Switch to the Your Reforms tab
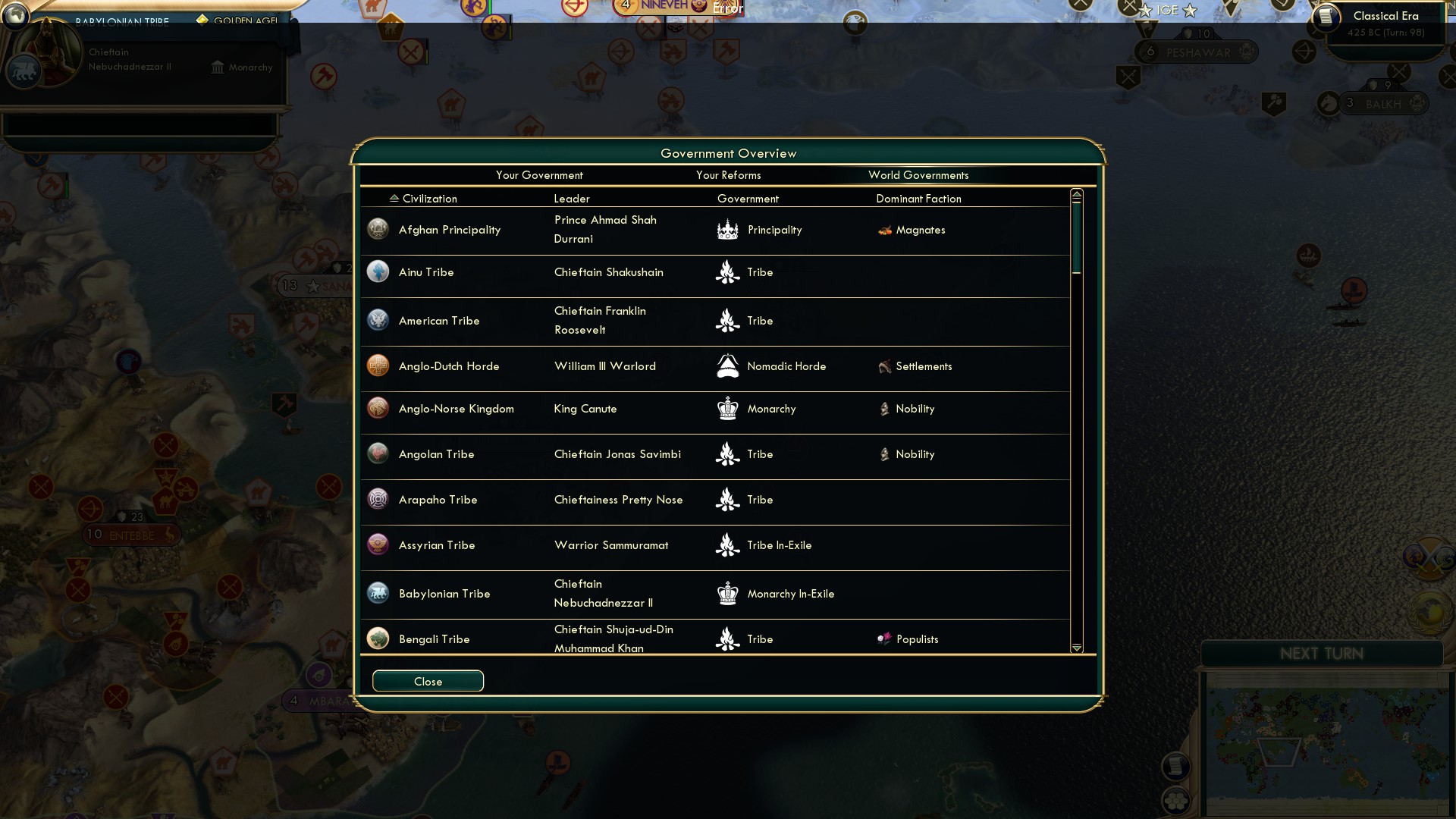 [728, 175]
